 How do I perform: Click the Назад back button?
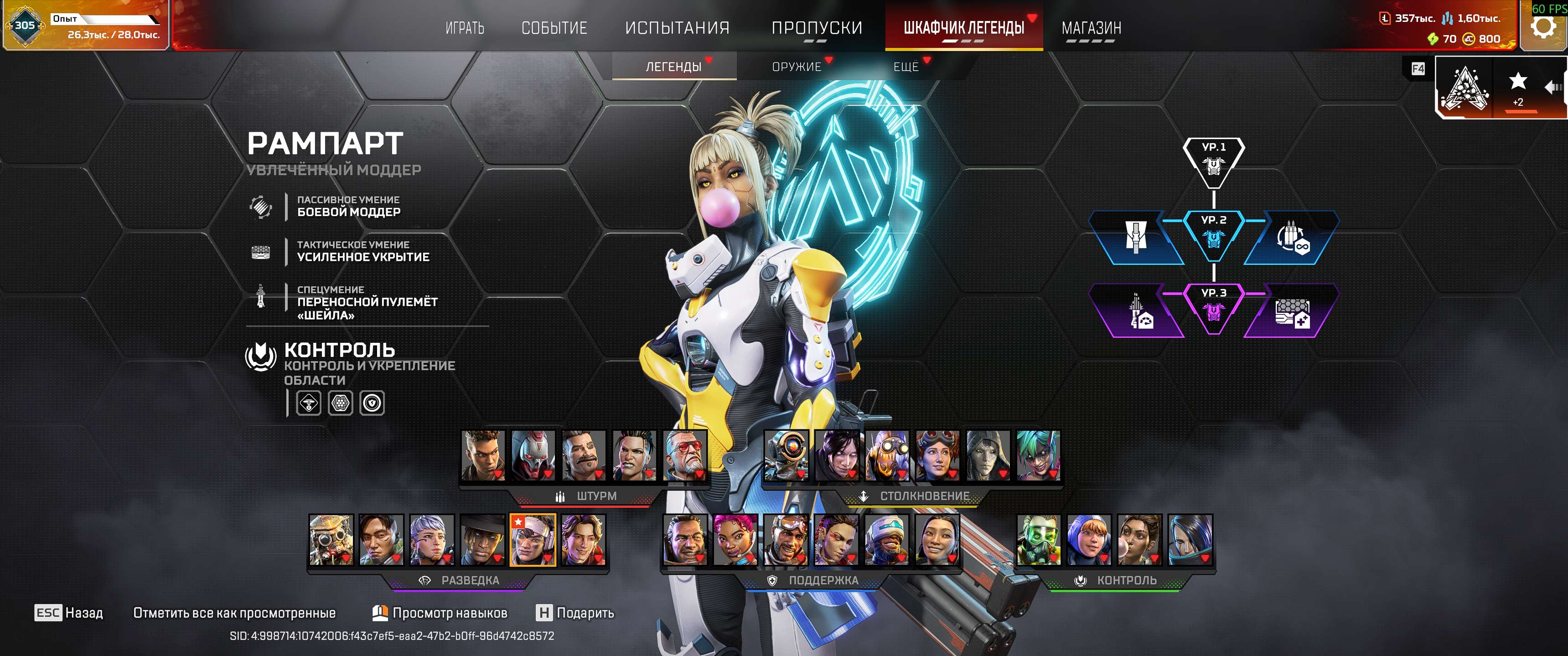coord(69,613)
